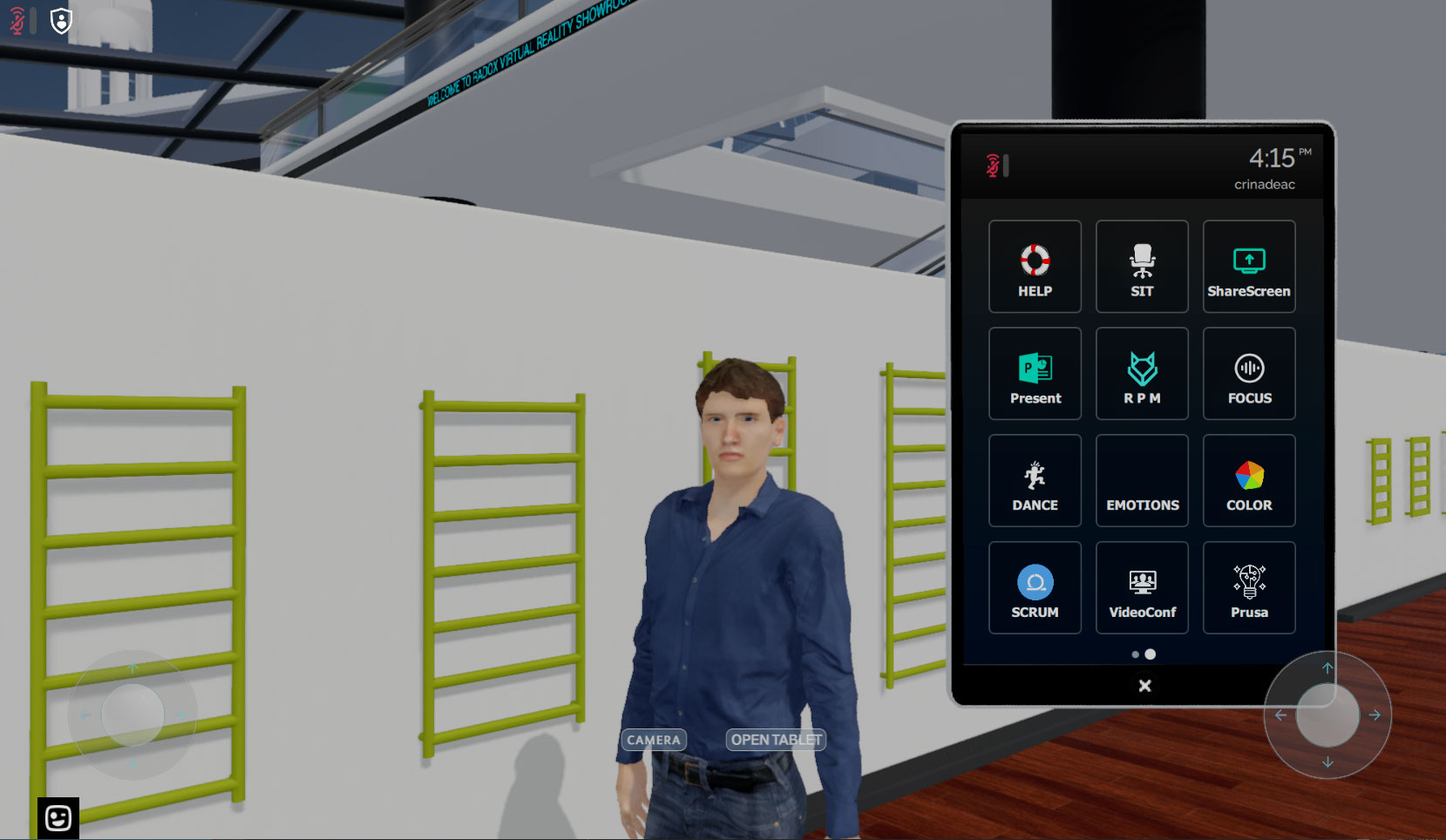Switch to the first tablet page dot
This screenshot has height=840, width=1446.
click(1135, 654)
